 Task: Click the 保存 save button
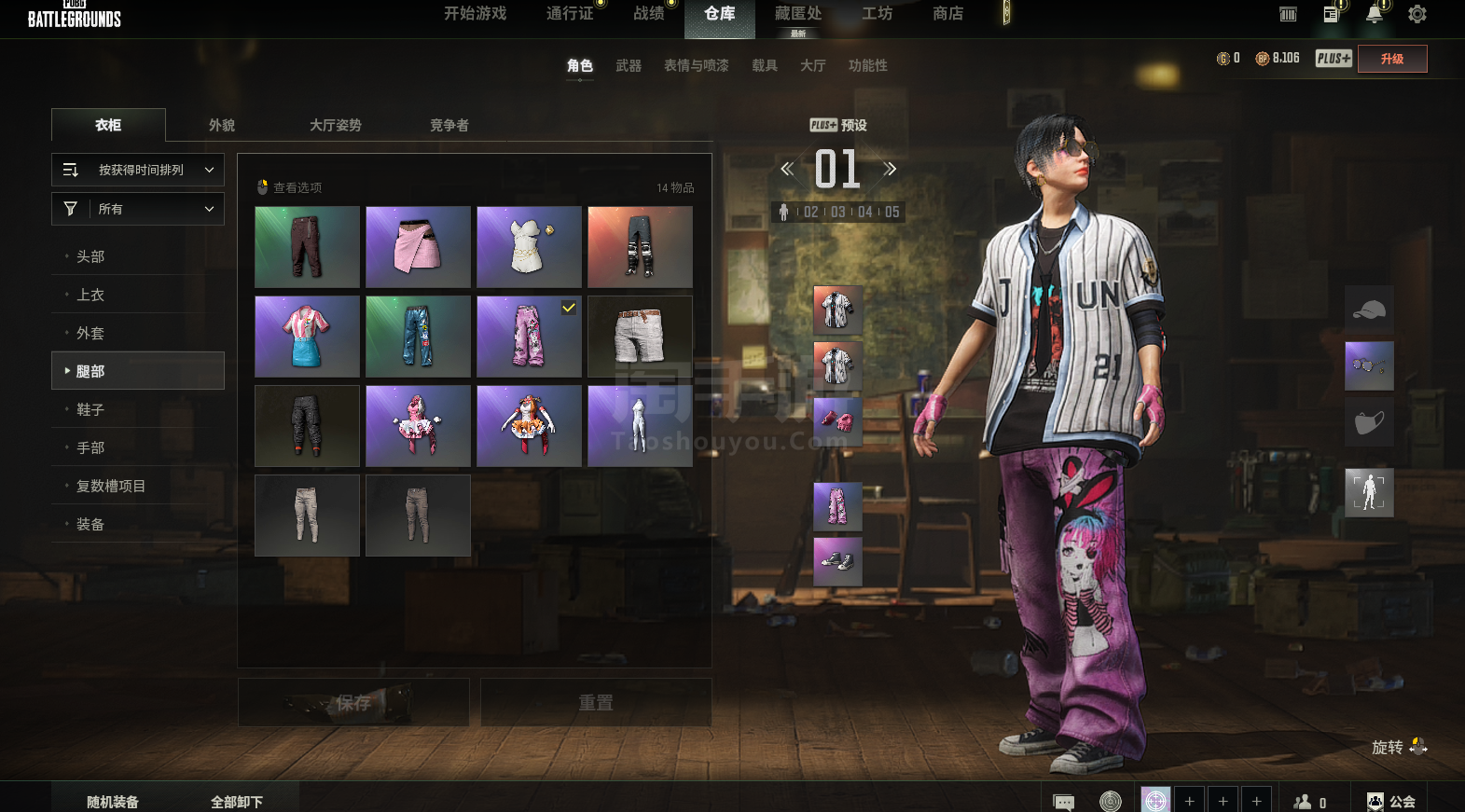pos(353,702)
